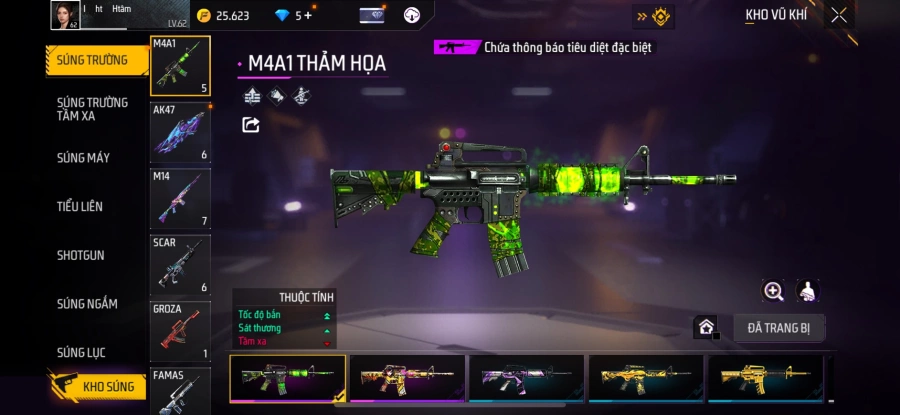Image resolution: width=900 pixels, height=415 pixels.
Task: Choose the M14 weapon tile
Action: click(180, 198)
